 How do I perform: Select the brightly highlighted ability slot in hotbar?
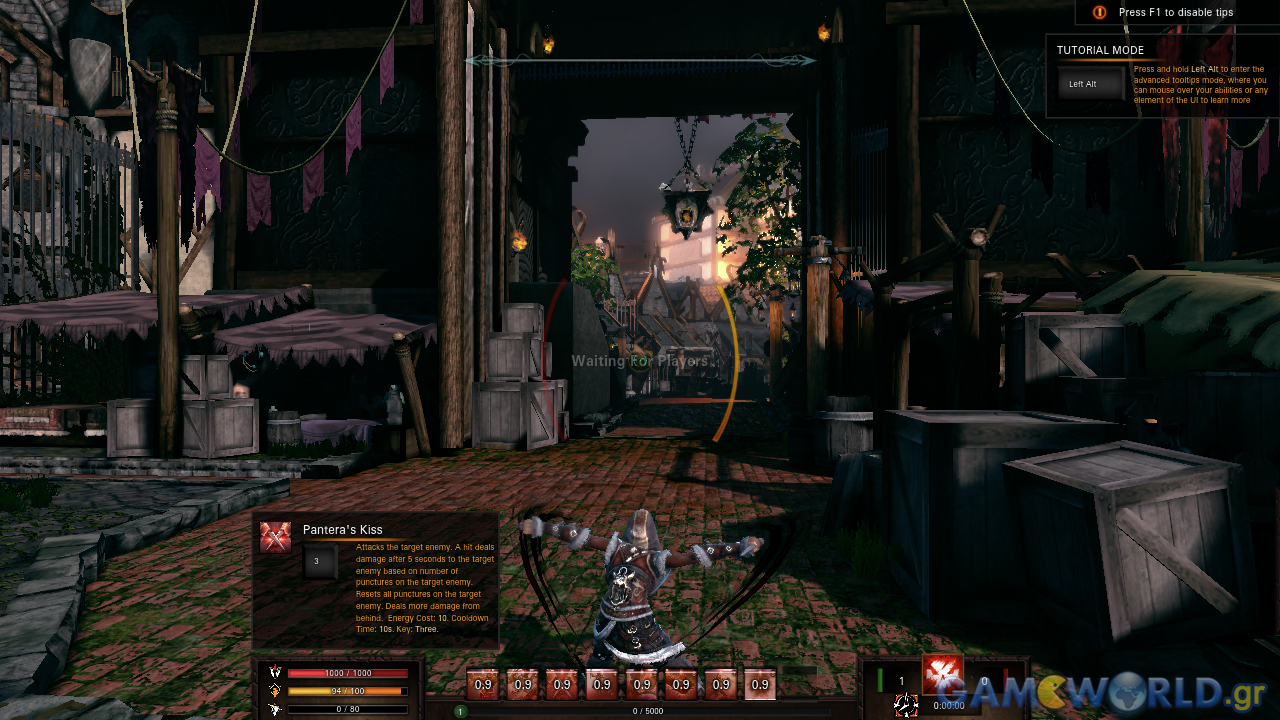point(760,684)
